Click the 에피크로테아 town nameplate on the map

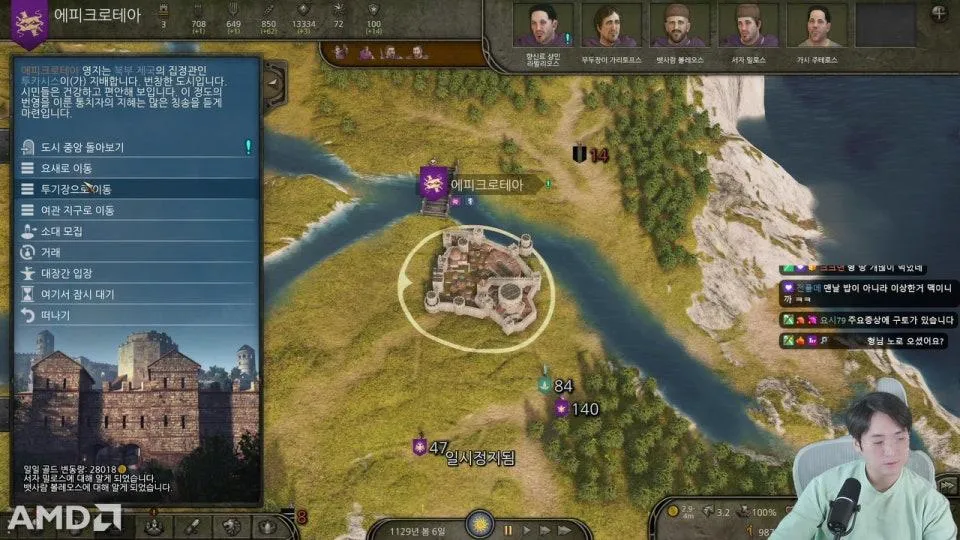point(485,184)
